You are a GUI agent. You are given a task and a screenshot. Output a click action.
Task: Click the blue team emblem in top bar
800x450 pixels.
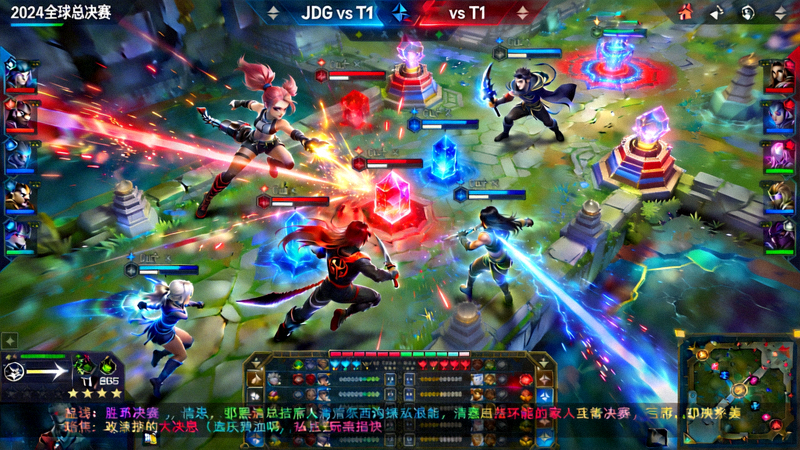pyautogui.click(x=400, y=13)
